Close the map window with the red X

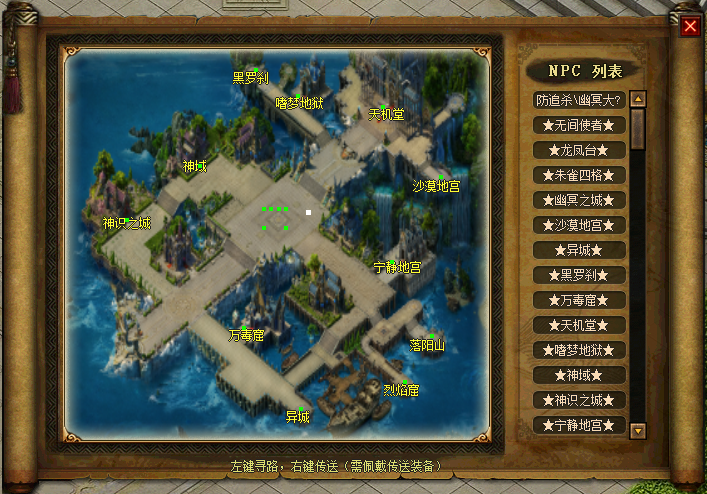(x=690, y=26)
